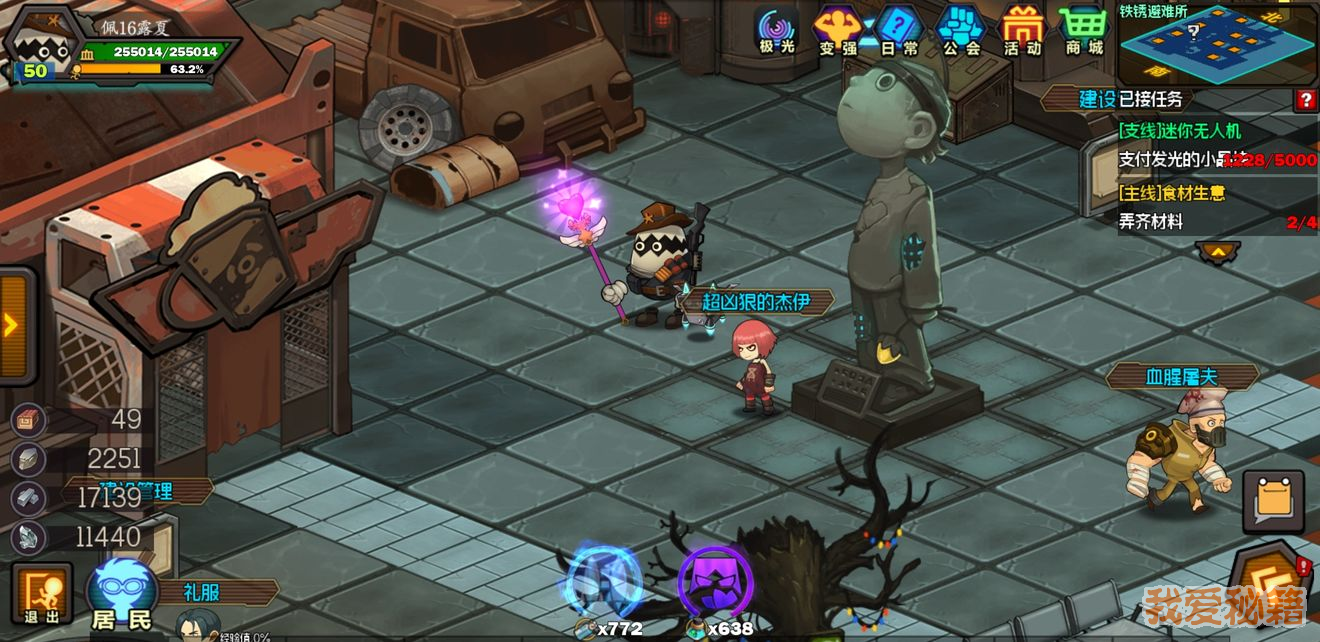Viewport: 1320px width, 642px height.
Task: Open the red question mark quest help
Action: click(x=1305, y=99)
